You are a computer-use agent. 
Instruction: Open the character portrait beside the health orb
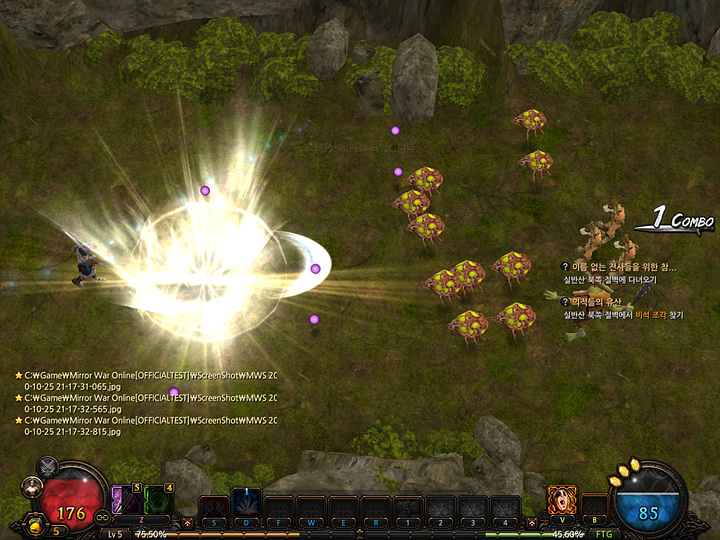[33, 489]
